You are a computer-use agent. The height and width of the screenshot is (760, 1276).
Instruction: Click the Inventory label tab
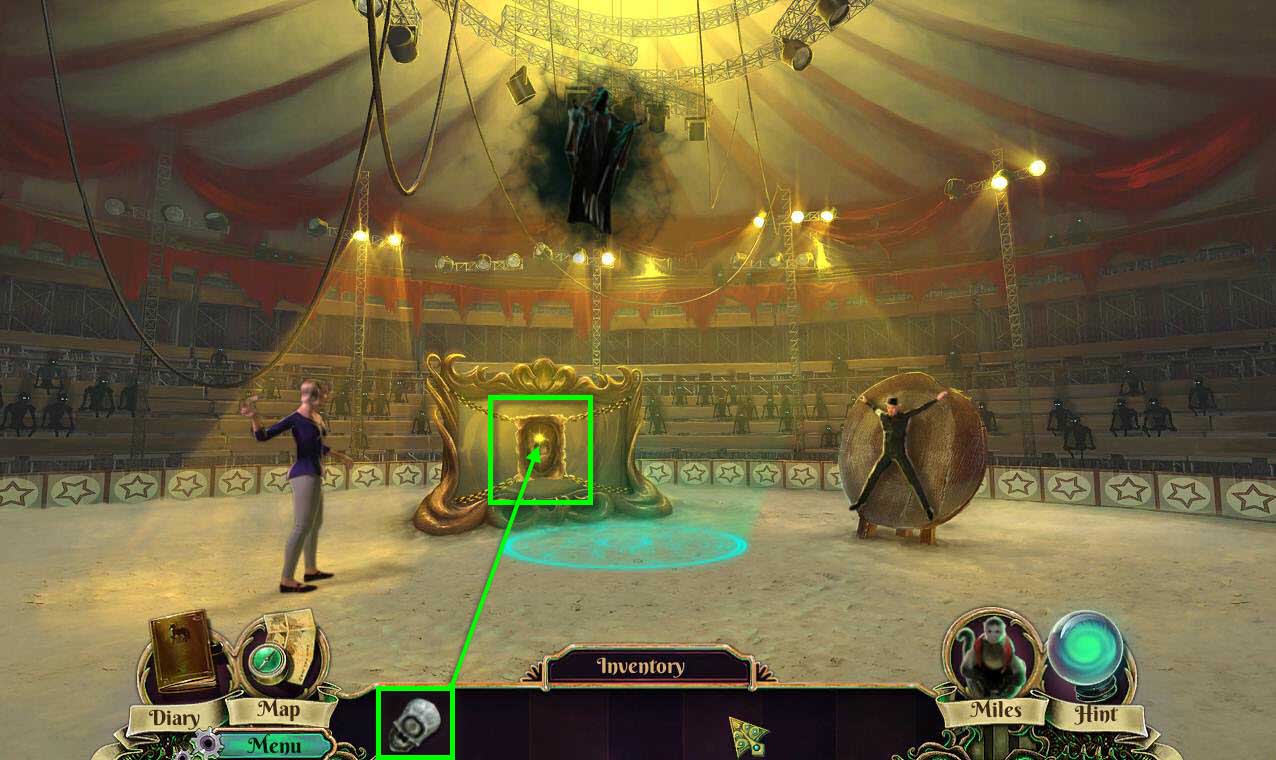pos(640,667)
